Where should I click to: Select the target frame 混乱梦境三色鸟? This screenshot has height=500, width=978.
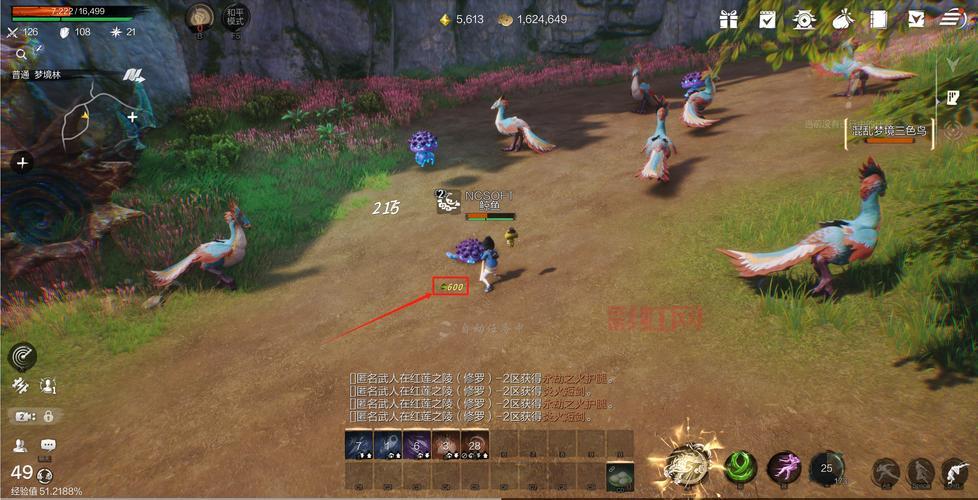(x=889, y=132)
